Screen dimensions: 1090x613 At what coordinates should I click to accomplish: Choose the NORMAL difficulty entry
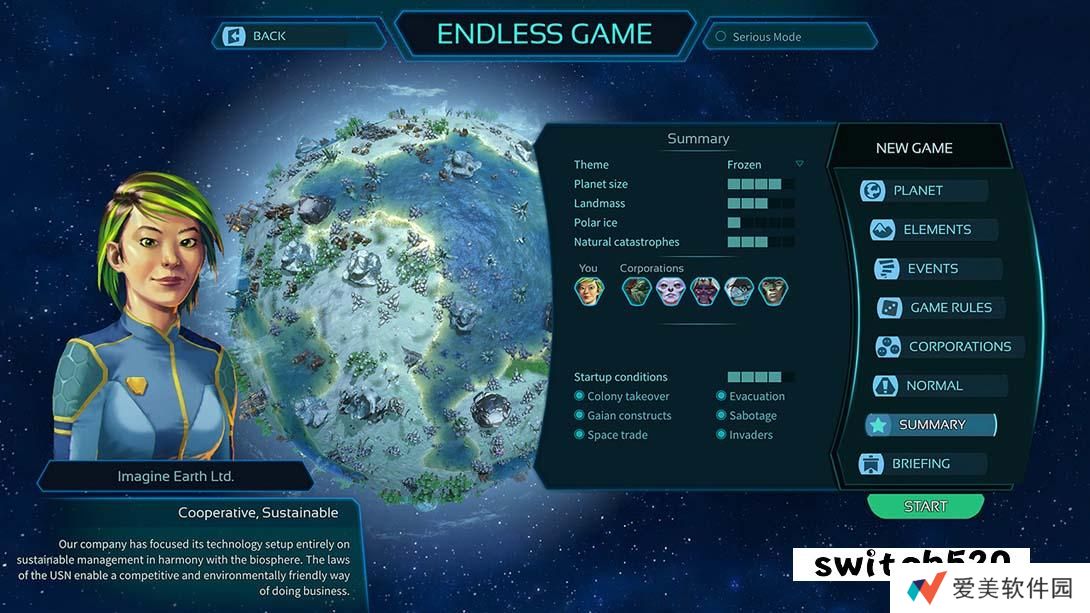[934, 385]
